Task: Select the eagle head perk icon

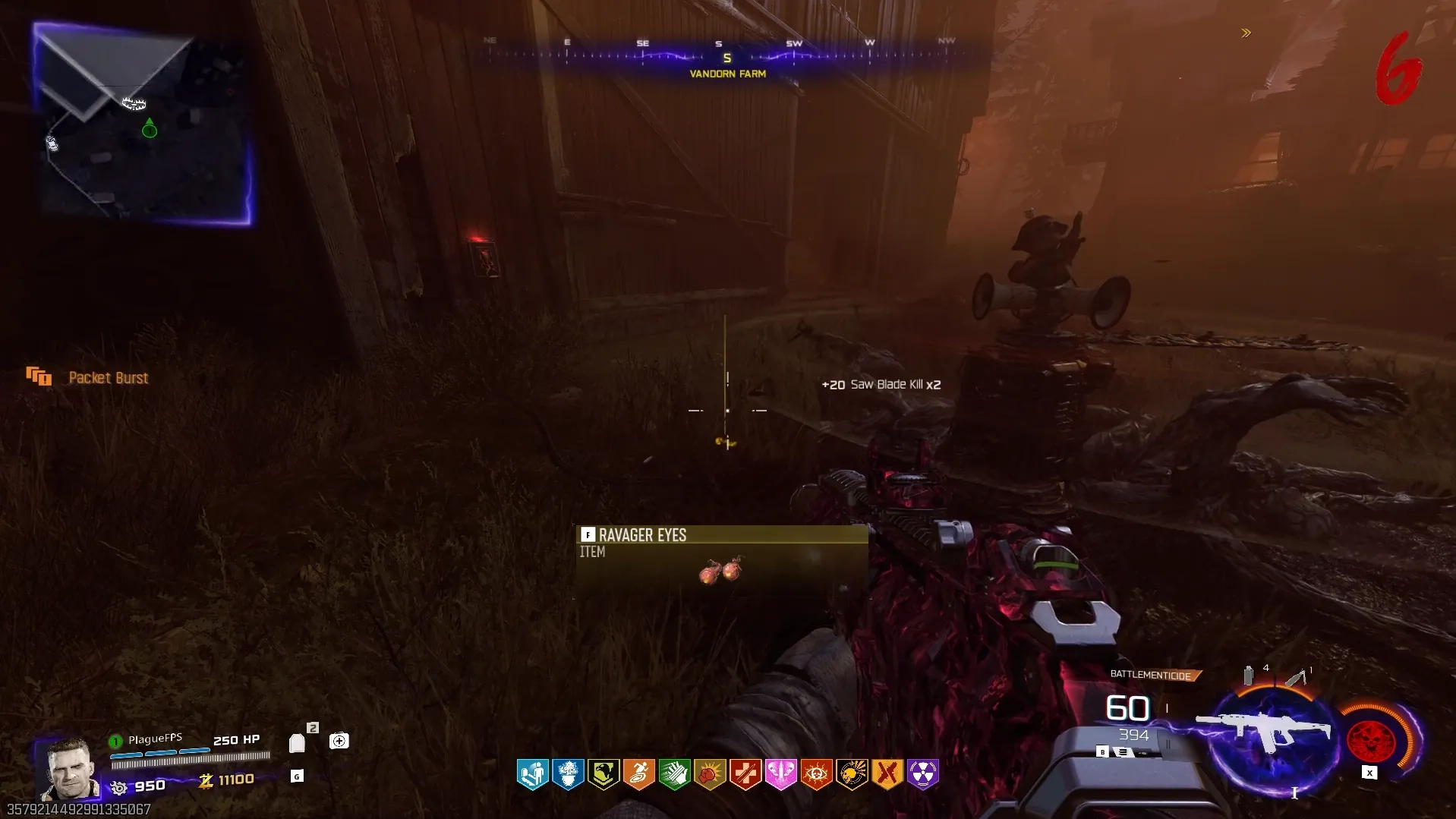Action: [x=604, y=774]
